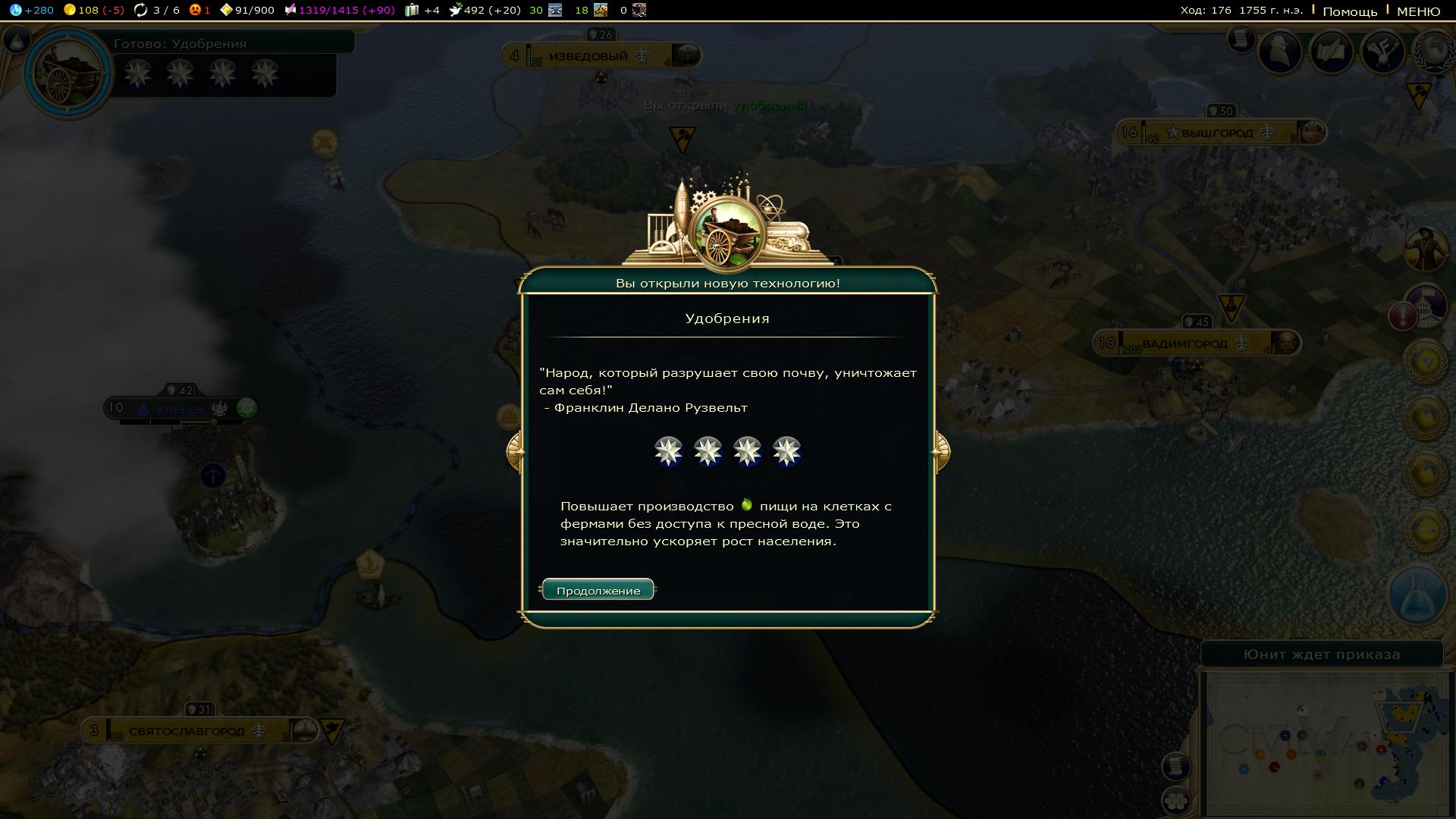The image size is (1456, 819).
Task: Activate the Юнит ждет приказа button
Action: pyautogui.click(x=1321, y=654)
